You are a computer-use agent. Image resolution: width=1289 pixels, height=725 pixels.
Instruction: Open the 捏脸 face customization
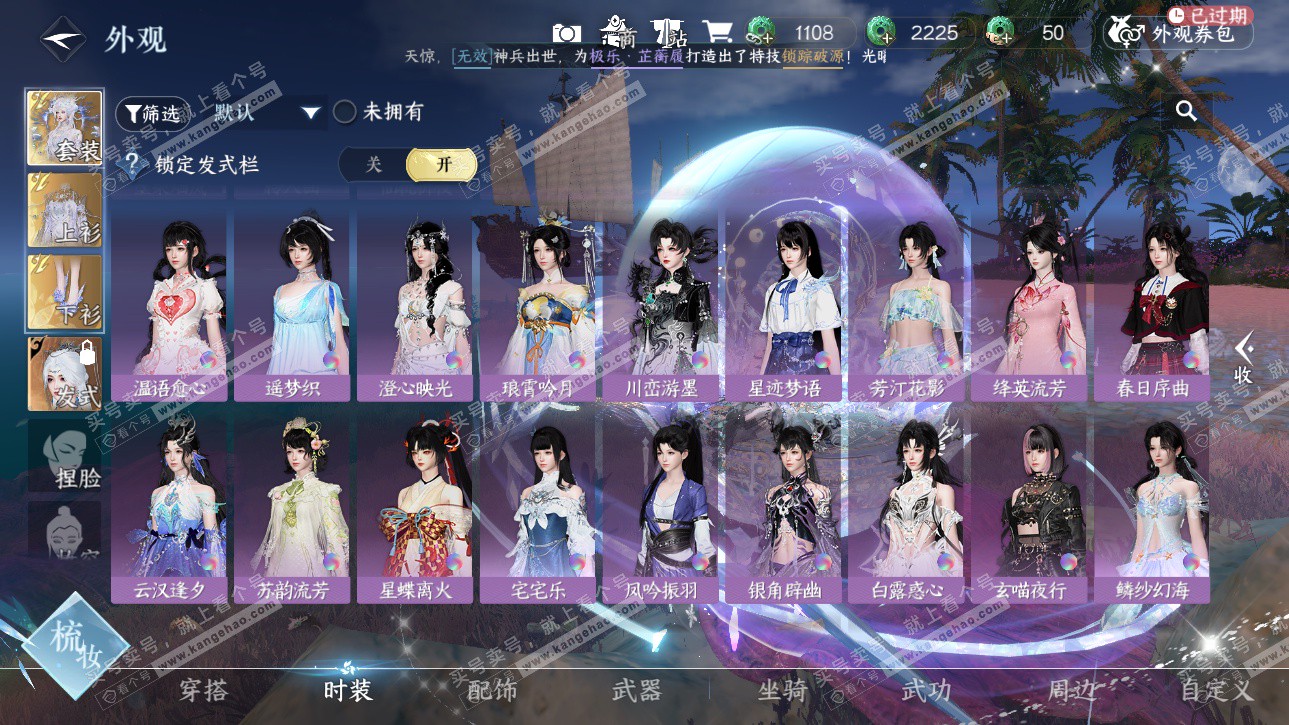64,456
